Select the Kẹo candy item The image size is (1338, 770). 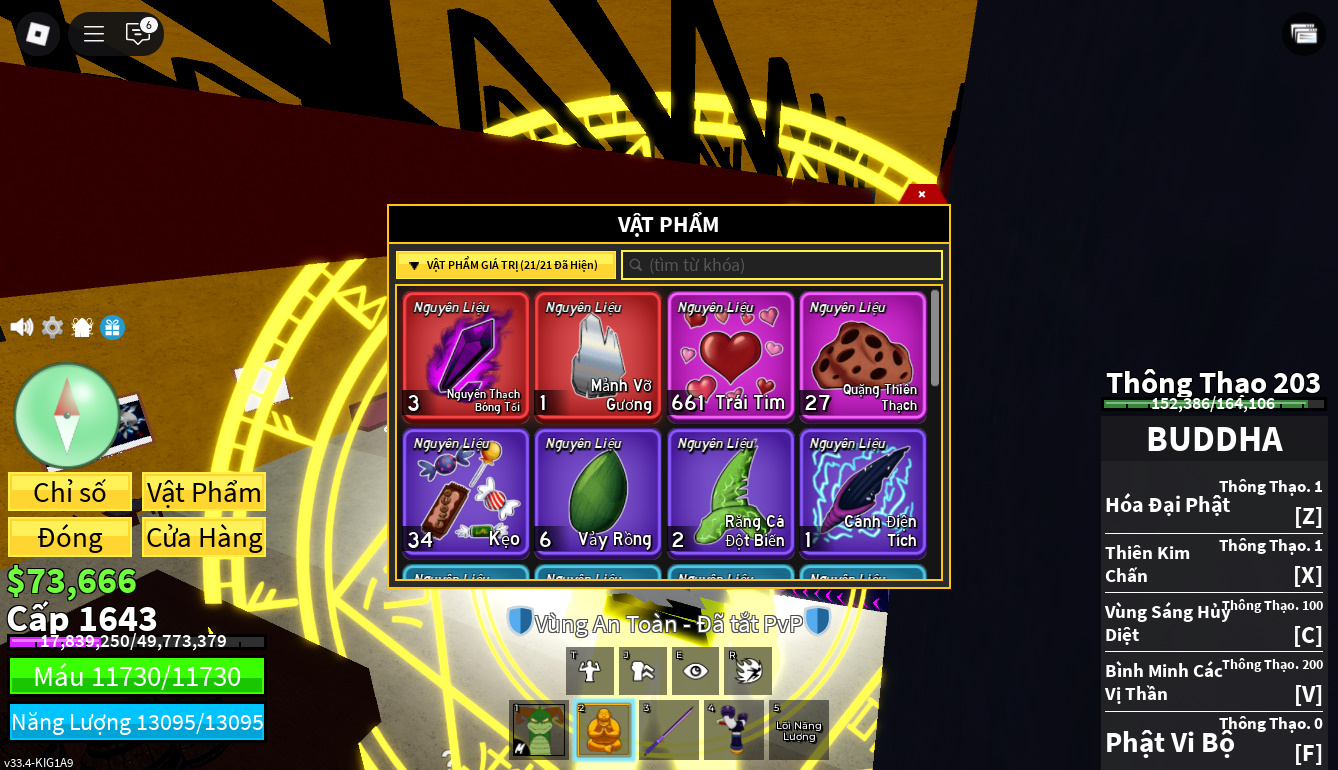[x=465, y=492]
